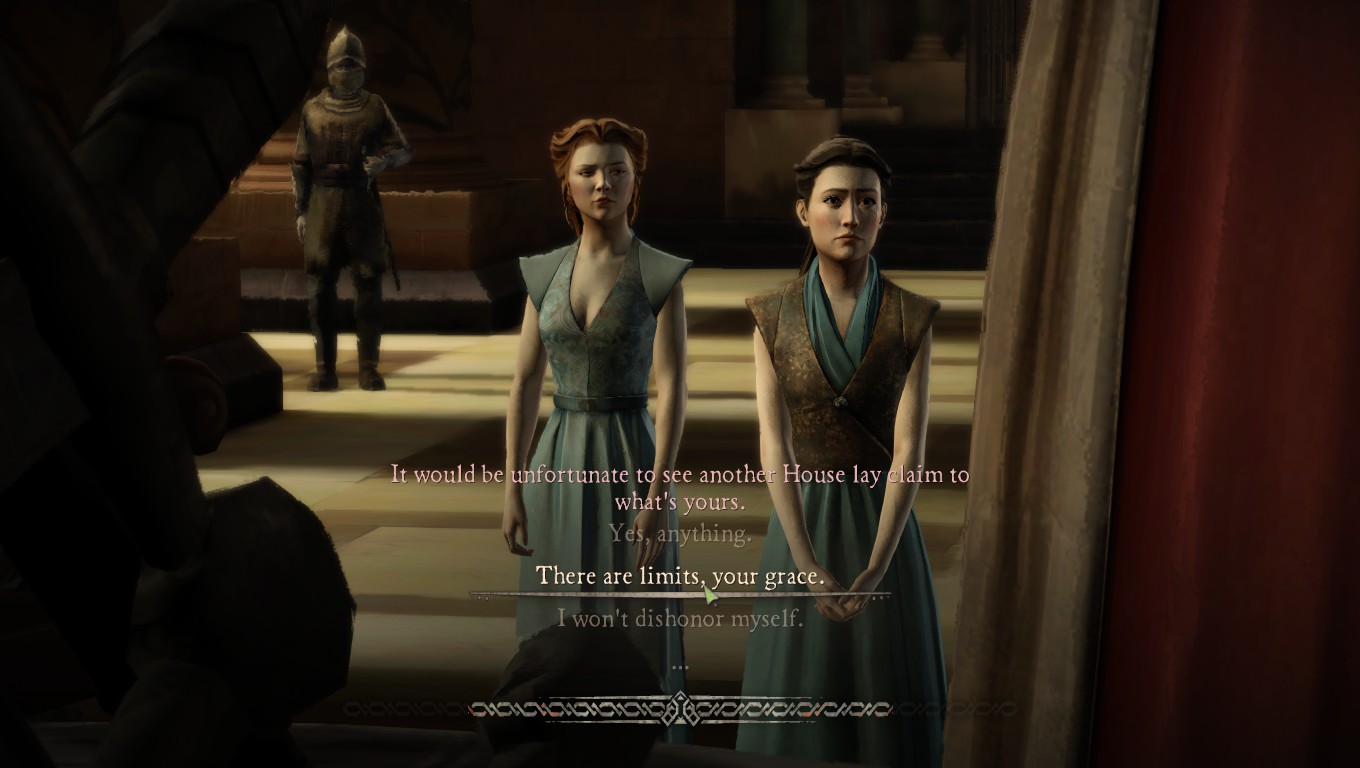Image resolution: width=1360 pixels, height=768 pixels.
Task: Answer "I won't dishonor myself."
Action: click(680, 619)
